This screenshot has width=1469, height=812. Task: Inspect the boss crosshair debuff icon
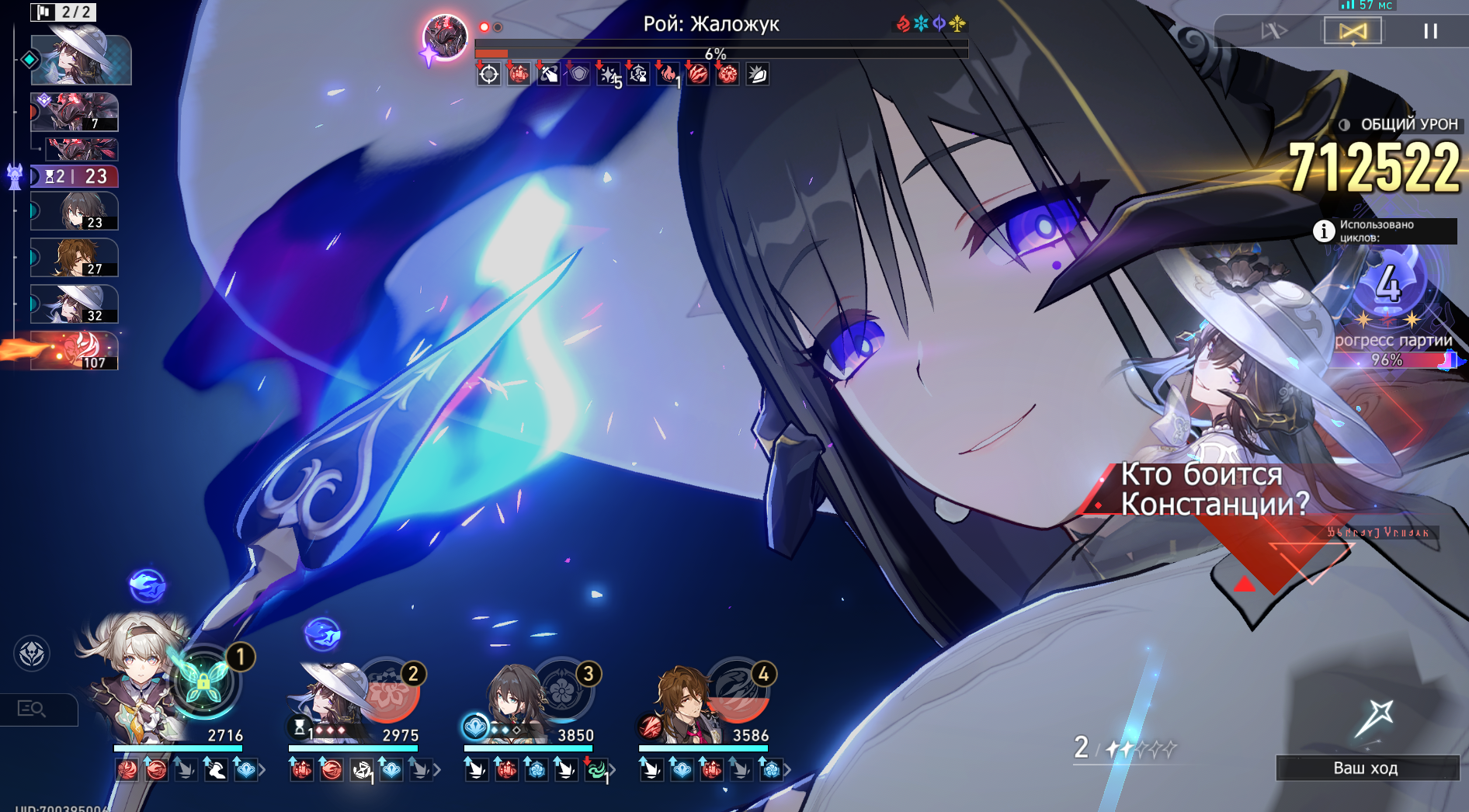click(x=488, y=75)
